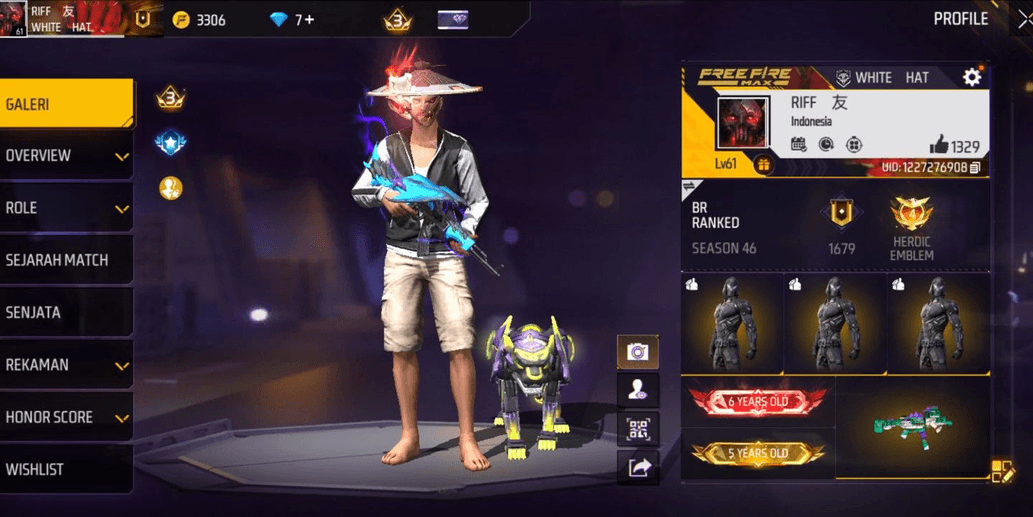The width and height of the screenshot is (1033, 517).
Task: Close the profile with the X button
Action: pos(1022,19)
